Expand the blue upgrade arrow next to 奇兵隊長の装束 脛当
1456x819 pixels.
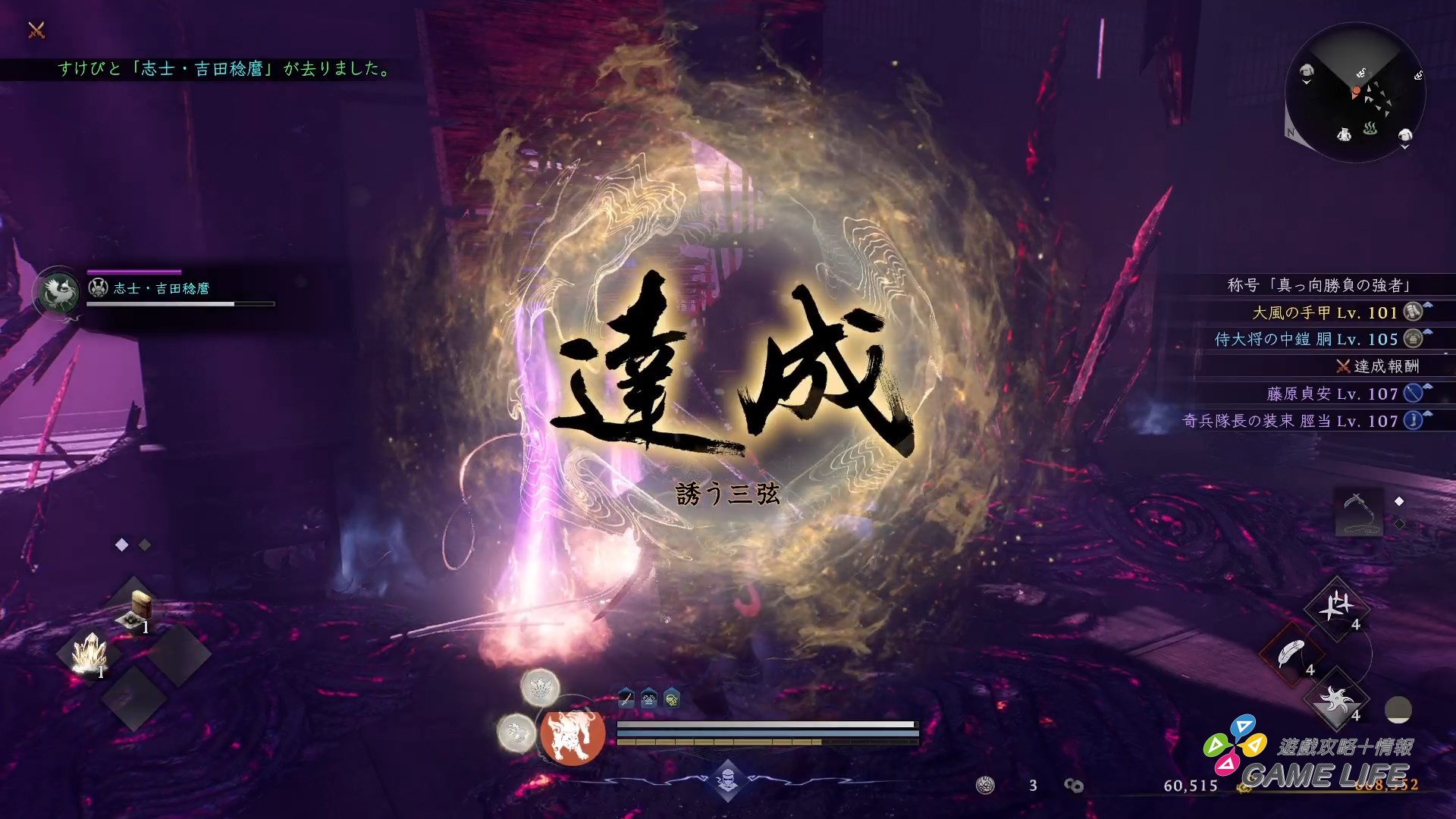(1427, 415)
